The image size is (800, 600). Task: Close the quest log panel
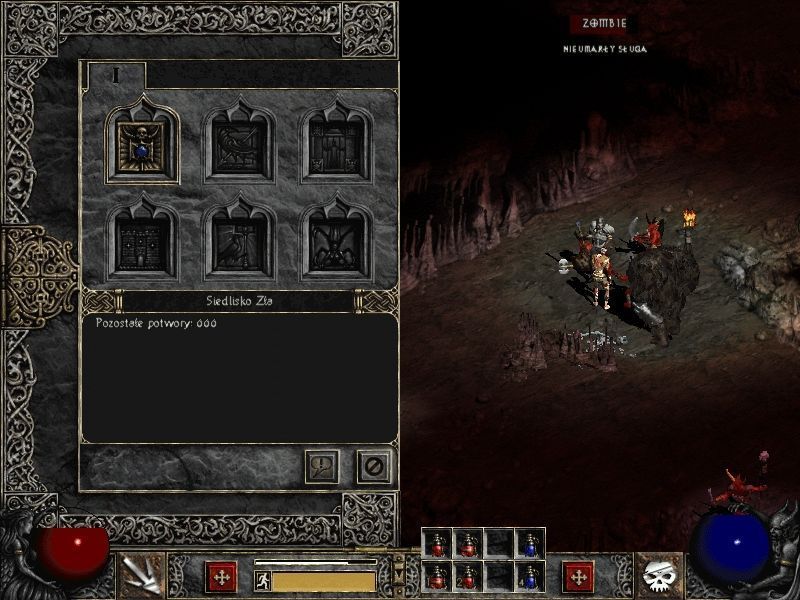[374, 466]
